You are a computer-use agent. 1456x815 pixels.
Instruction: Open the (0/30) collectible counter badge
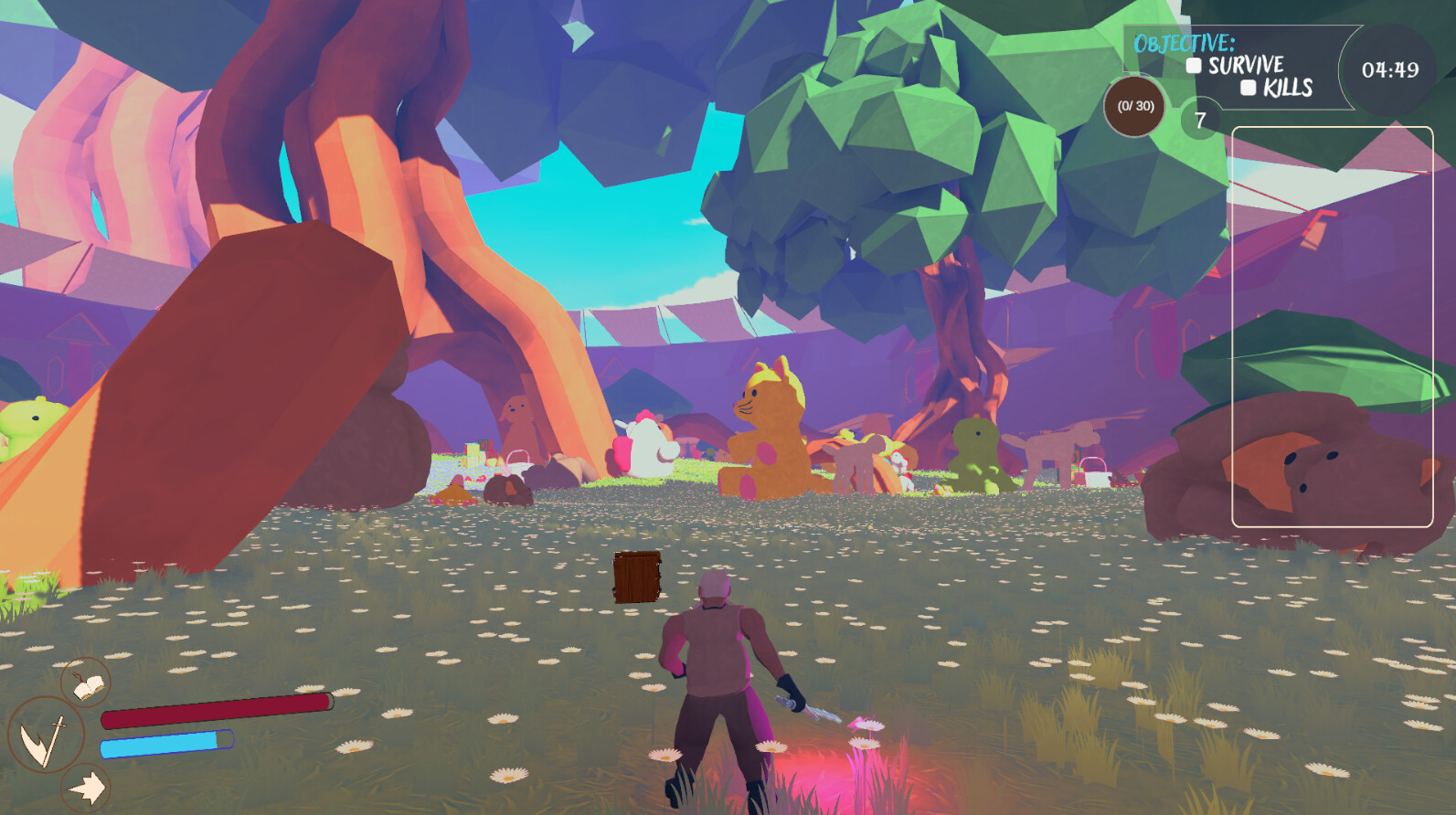pos(1133,108)
